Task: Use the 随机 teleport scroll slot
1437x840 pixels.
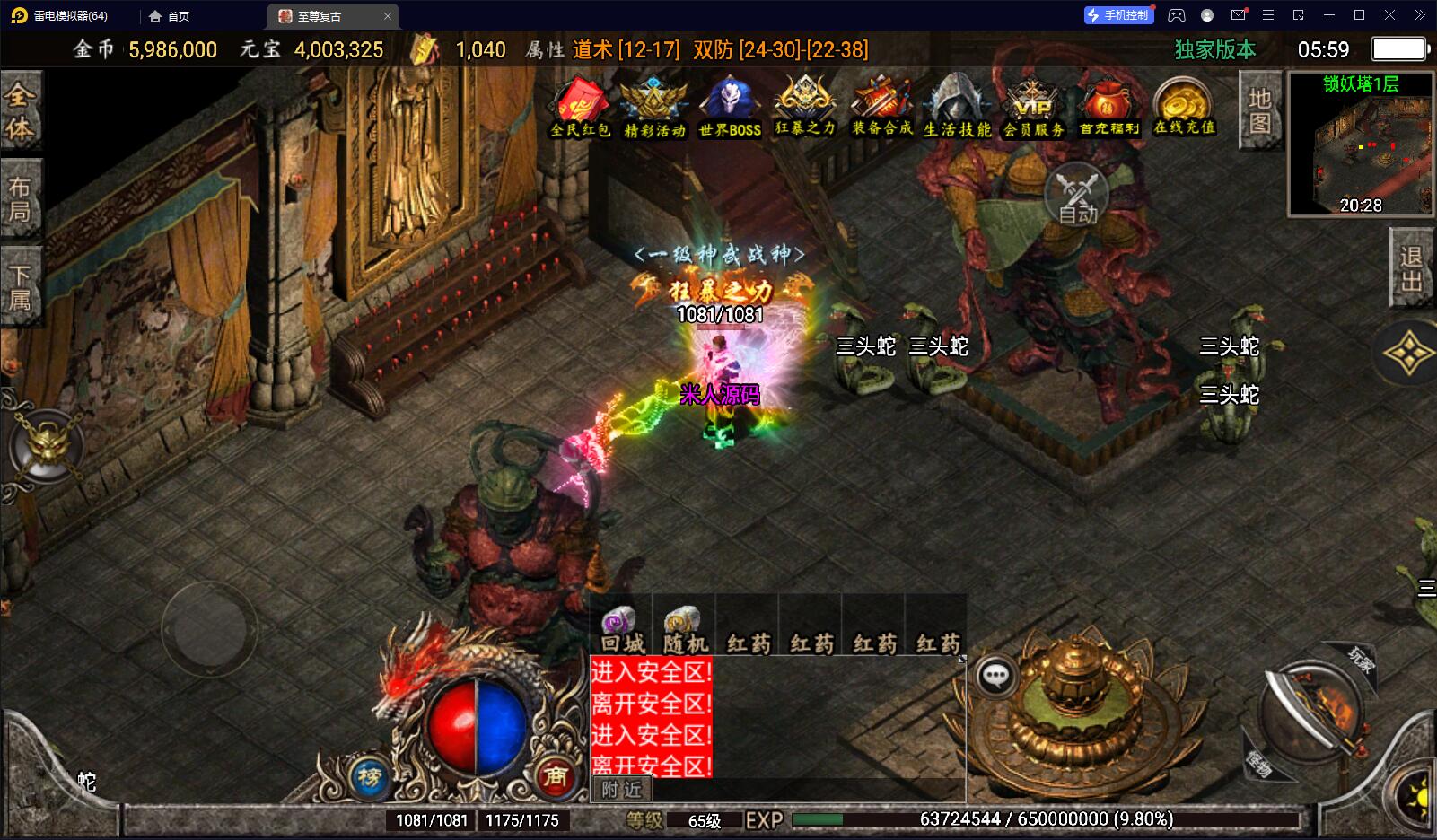Action: (x=685, y=629)
